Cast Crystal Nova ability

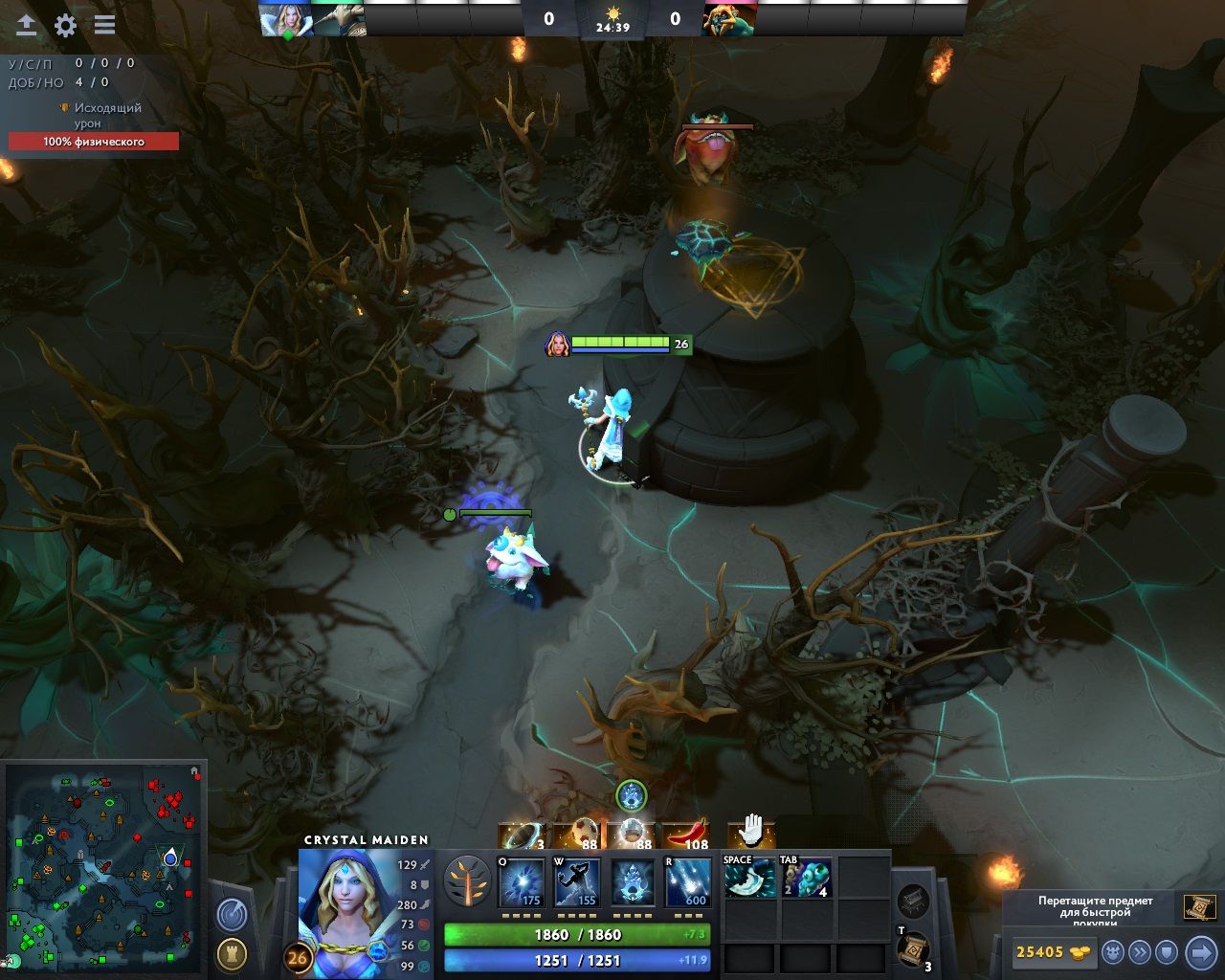(522, 882)
